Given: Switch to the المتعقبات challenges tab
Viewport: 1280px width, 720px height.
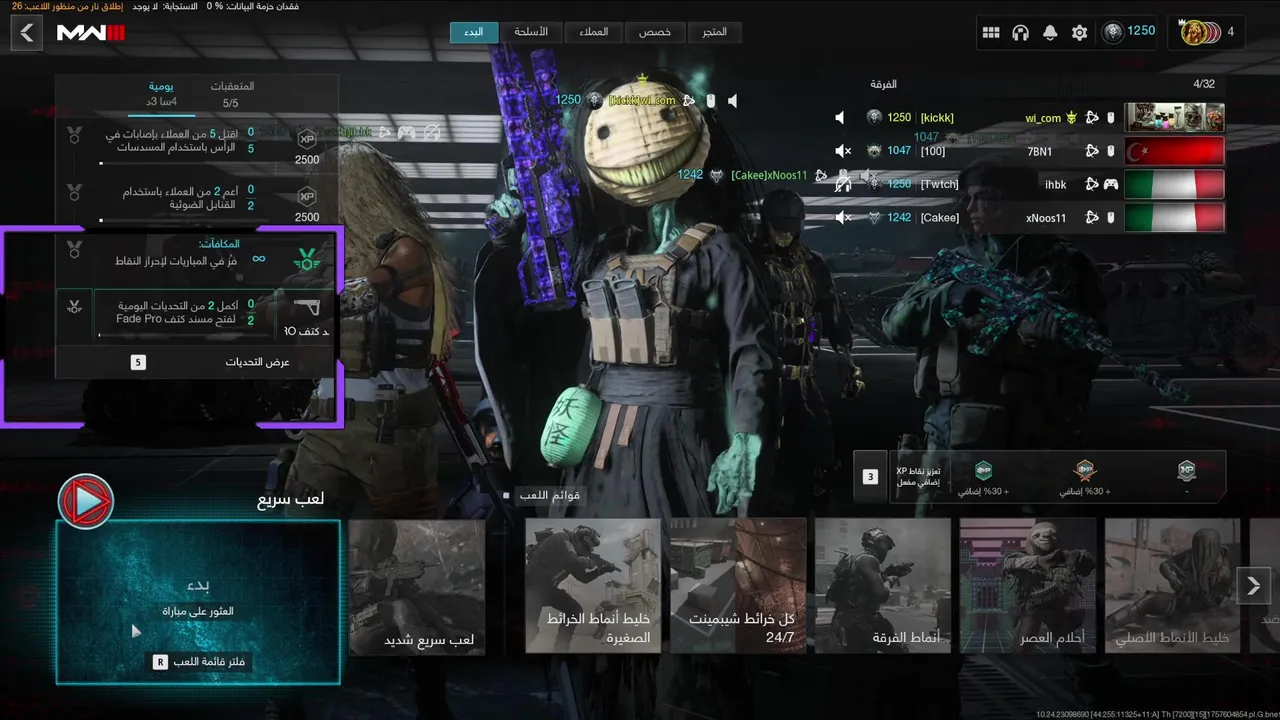Looking at the screenshot, I should tap(232, 94).
